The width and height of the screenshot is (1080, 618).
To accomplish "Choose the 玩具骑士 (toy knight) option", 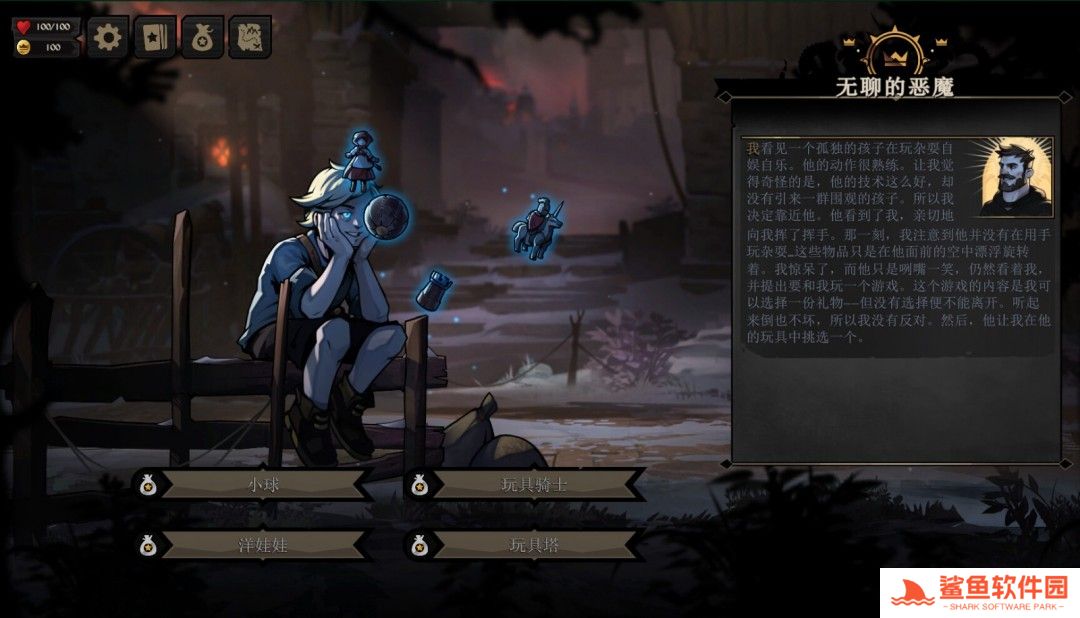I will tap(534, 485).
